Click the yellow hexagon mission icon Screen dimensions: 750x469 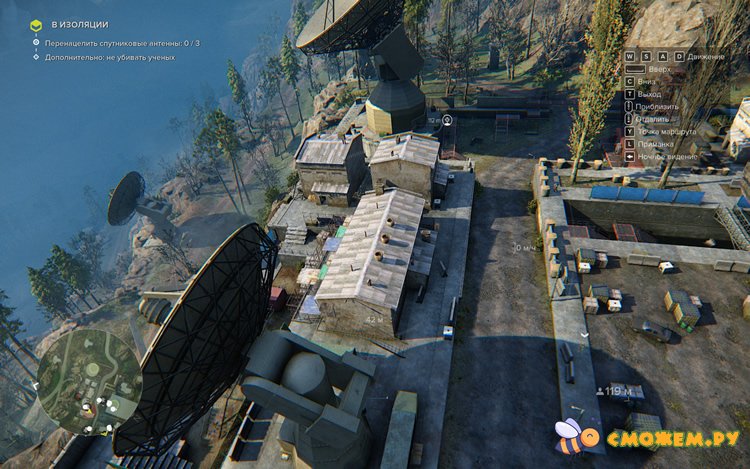tap(36, 24)
